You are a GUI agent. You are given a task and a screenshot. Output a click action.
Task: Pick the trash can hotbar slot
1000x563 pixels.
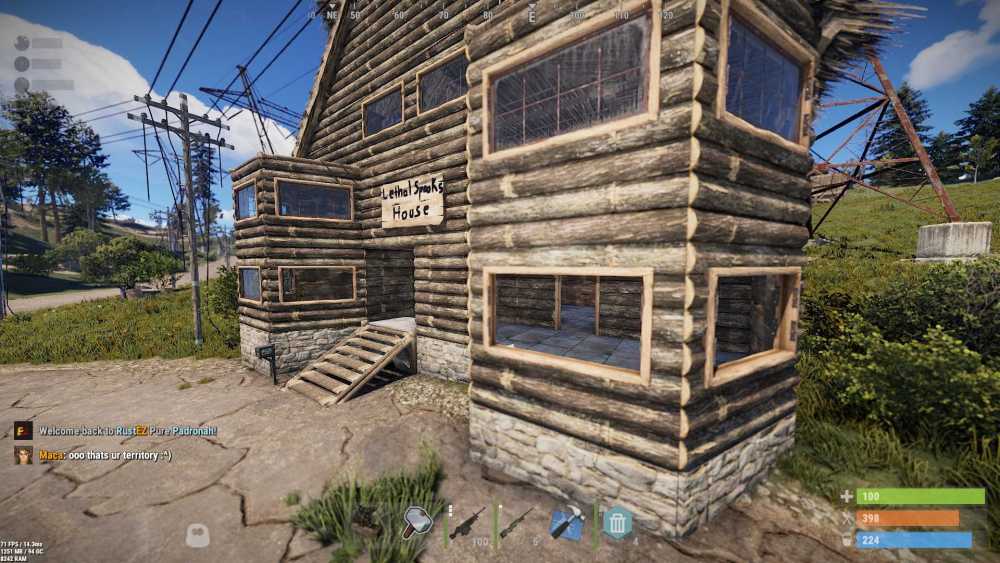pos(617,523)
